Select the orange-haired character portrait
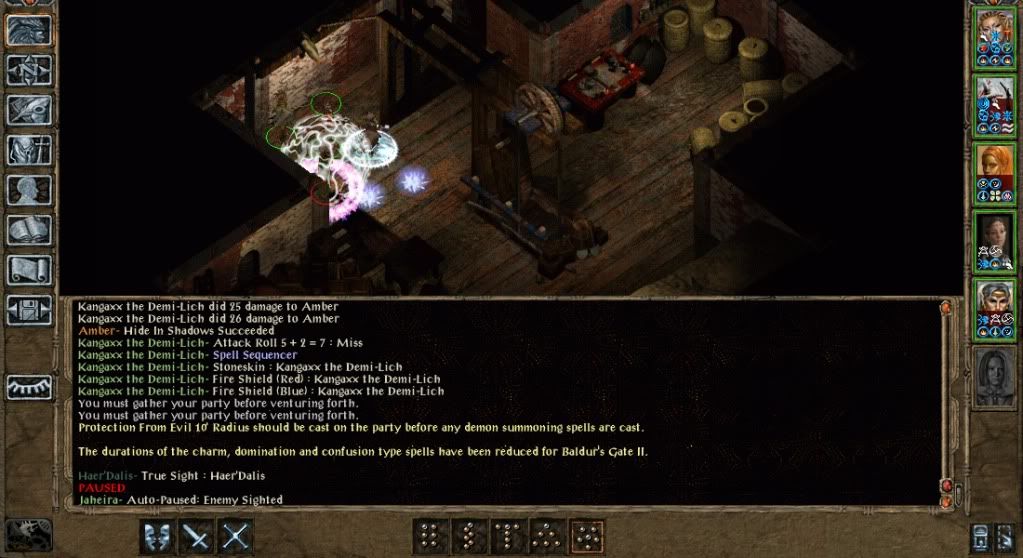 [x=994, y=174]
